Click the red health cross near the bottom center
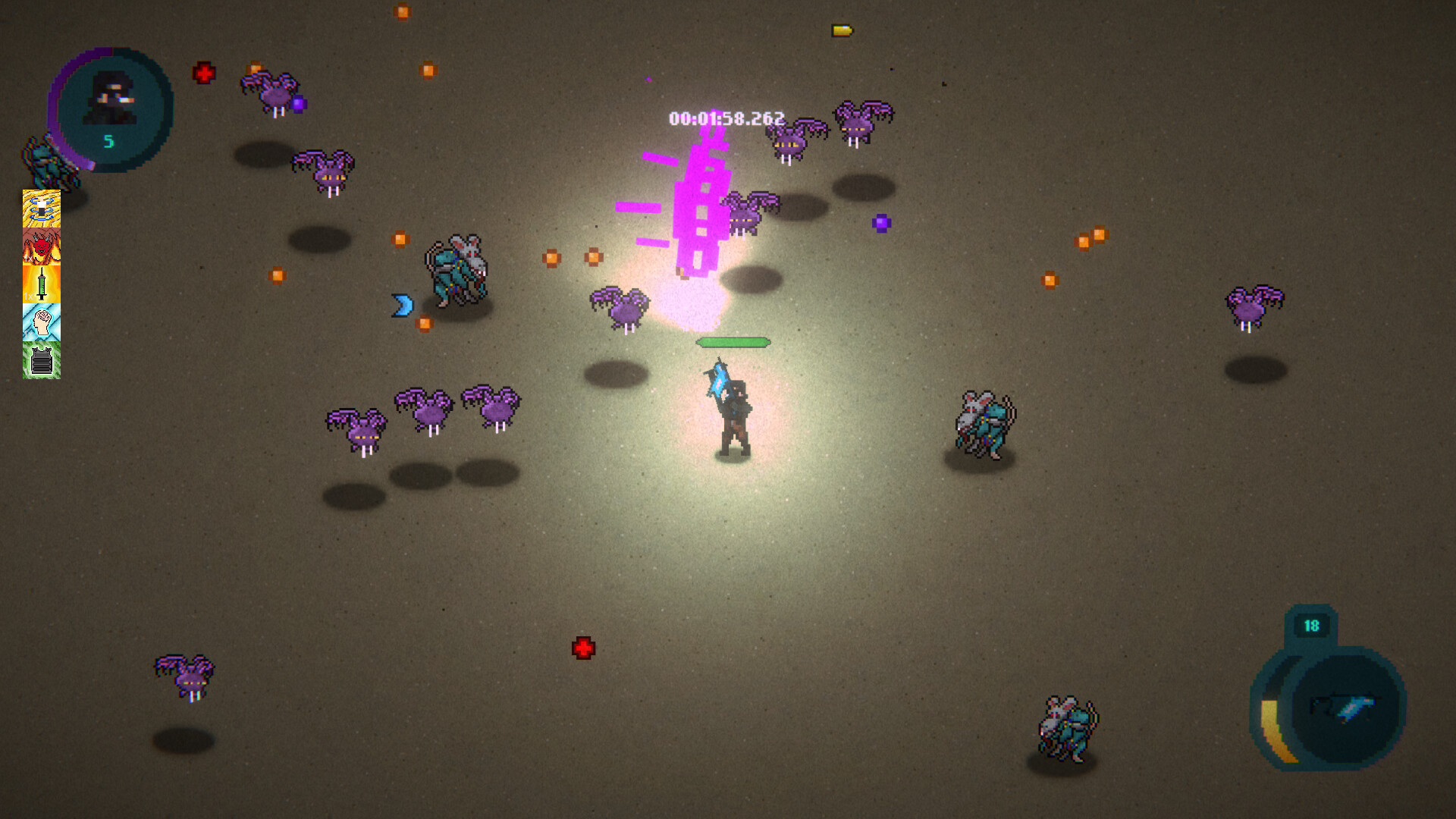The image size is (1456, 819). coord(584,648)
